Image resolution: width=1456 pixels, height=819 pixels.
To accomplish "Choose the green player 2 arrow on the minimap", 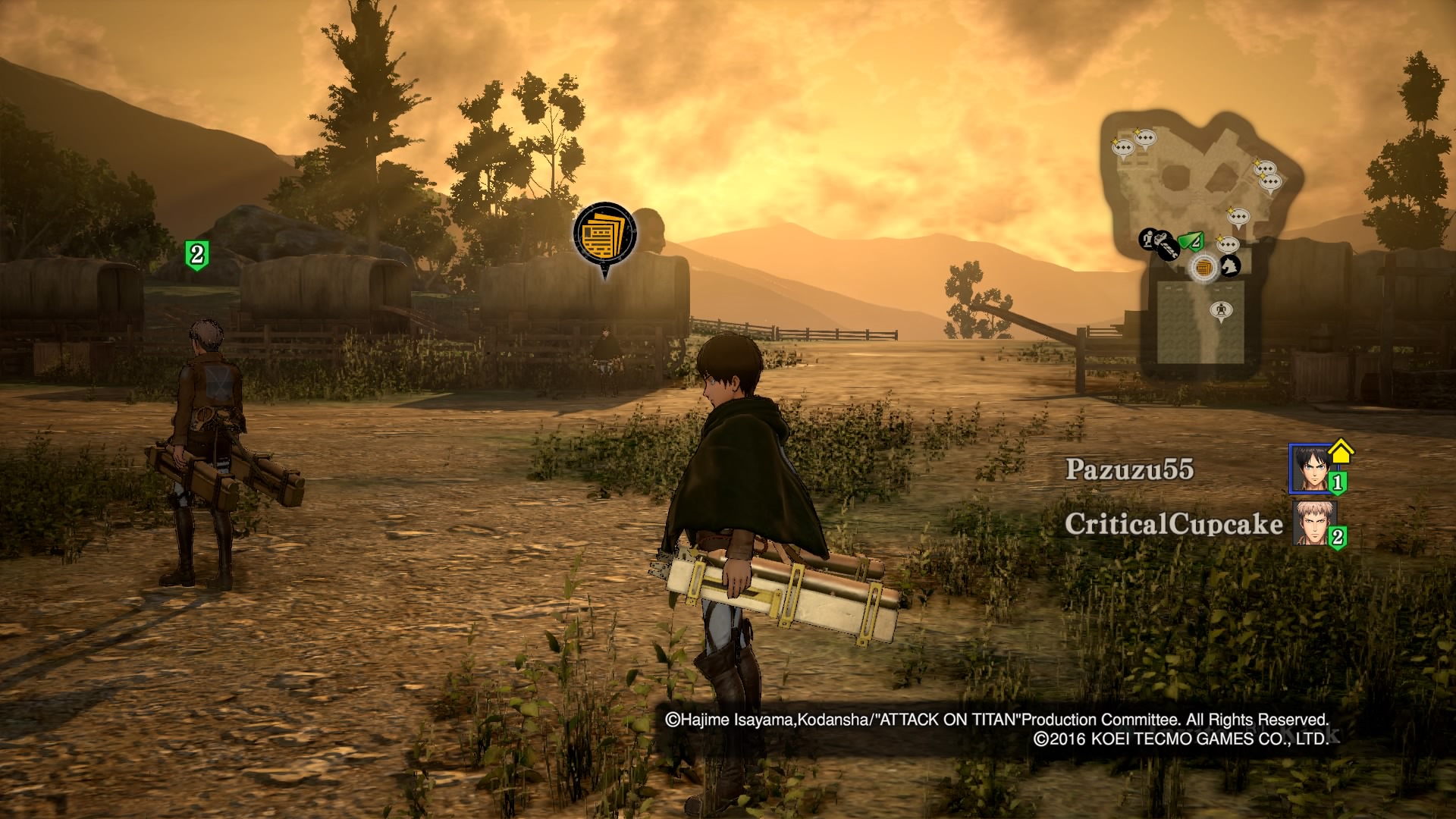I will click(x=1191, y=243).
